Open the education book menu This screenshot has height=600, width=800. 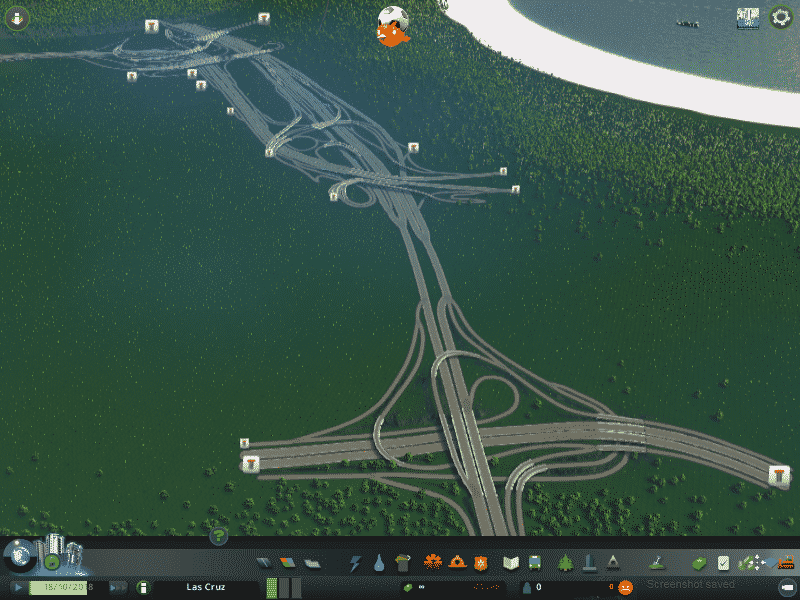tap(511, 563)
